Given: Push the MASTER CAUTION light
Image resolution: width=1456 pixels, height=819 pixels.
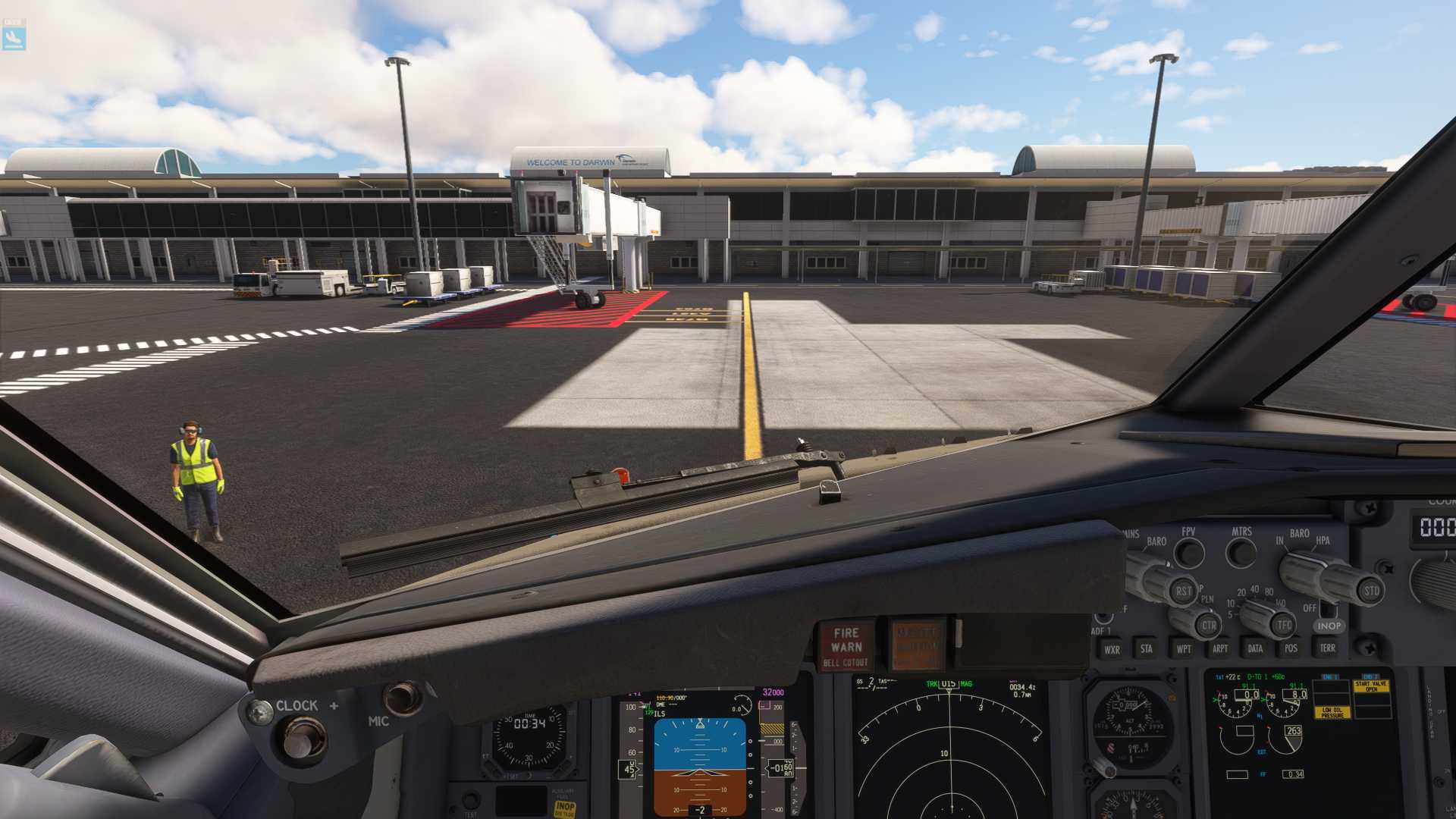Looking at the screenshot, I should [917, 645].
